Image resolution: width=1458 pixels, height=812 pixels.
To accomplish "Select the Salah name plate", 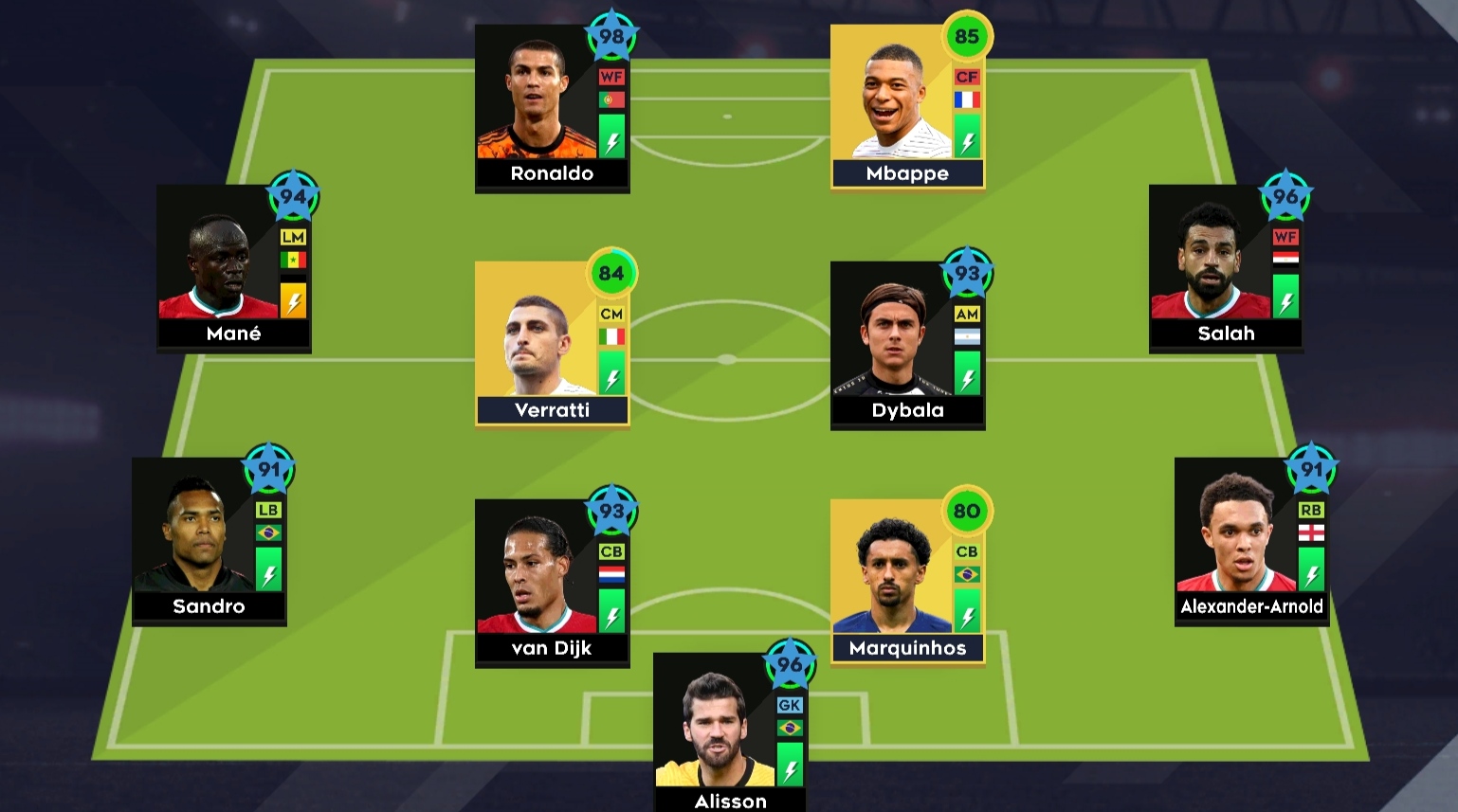I will (1228, 333).
